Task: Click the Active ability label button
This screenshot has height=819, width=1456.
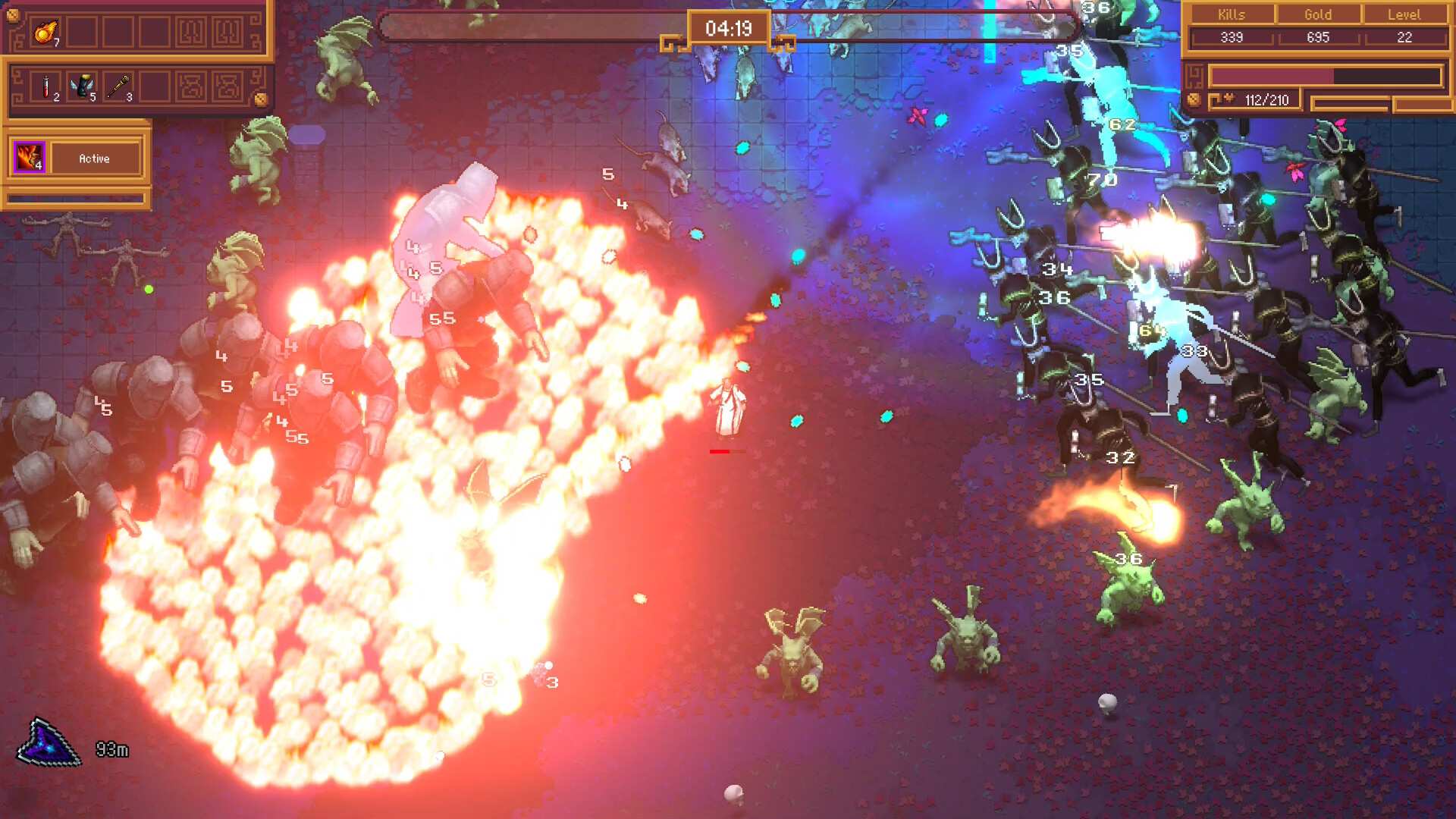Action: click(95, 158)
